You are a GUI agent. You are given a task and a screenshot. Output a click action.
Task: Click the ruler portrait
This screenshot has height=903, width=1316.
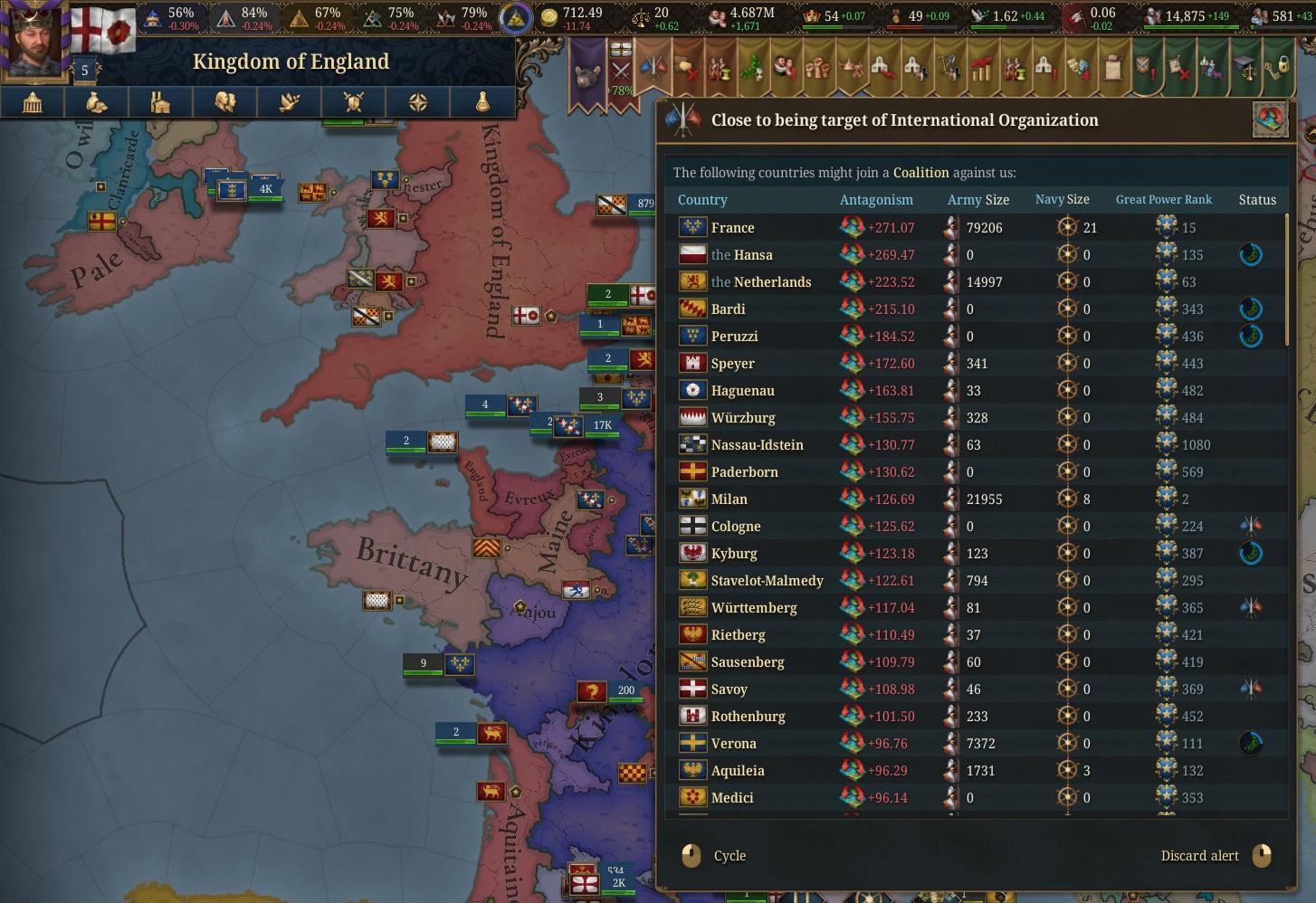pos(34,41)
